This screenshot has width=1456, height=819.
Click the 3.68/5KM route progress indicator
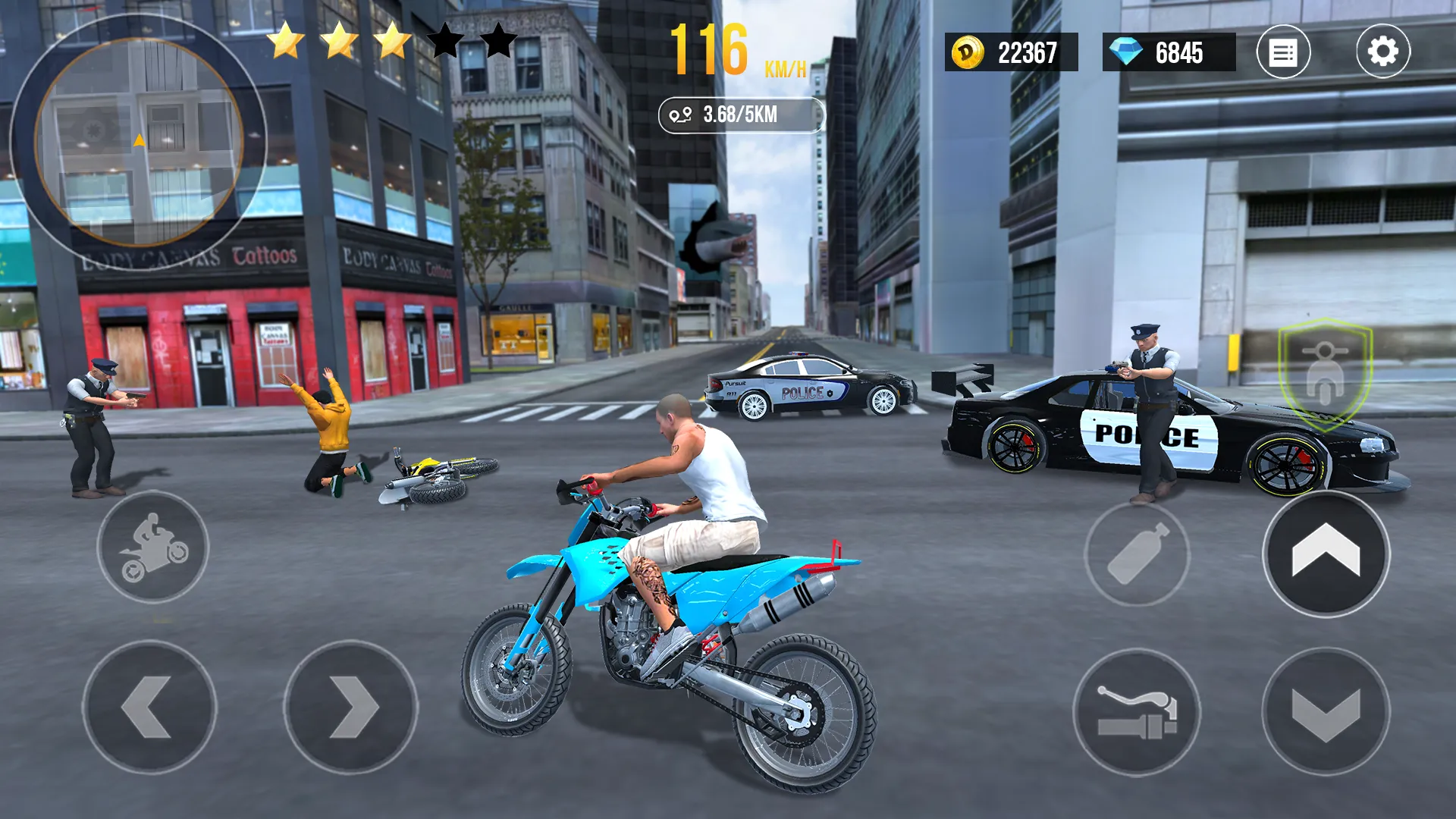739,115
